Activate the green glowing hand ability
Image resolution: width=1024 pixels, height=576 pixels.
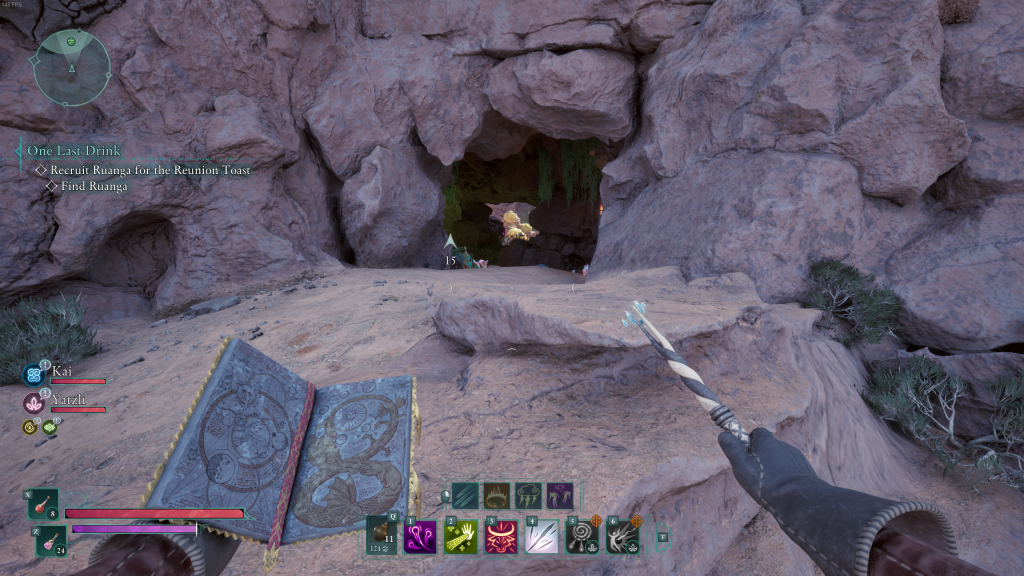coord(459,537)
